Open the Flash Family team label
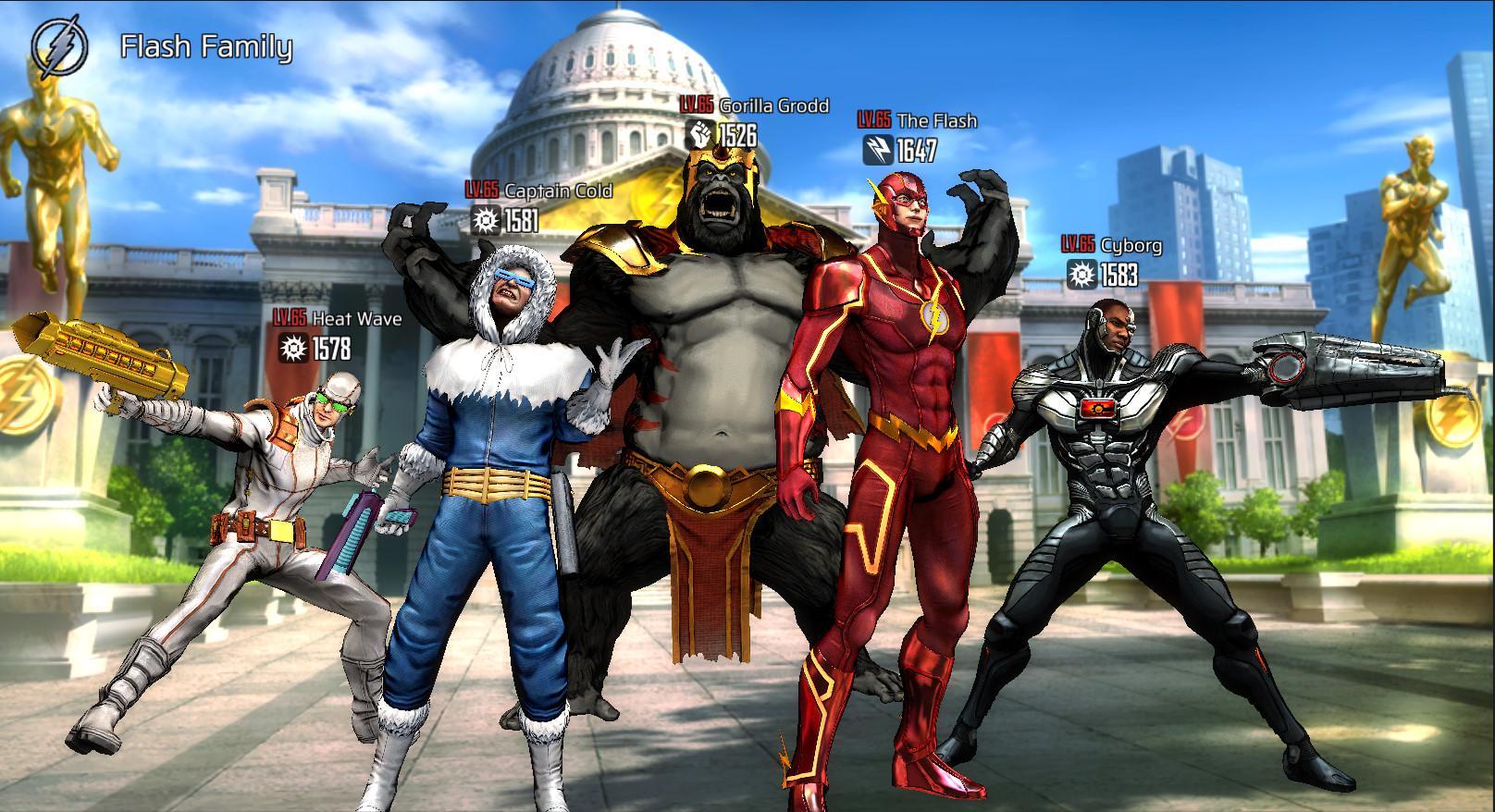 tap(205, 46)
